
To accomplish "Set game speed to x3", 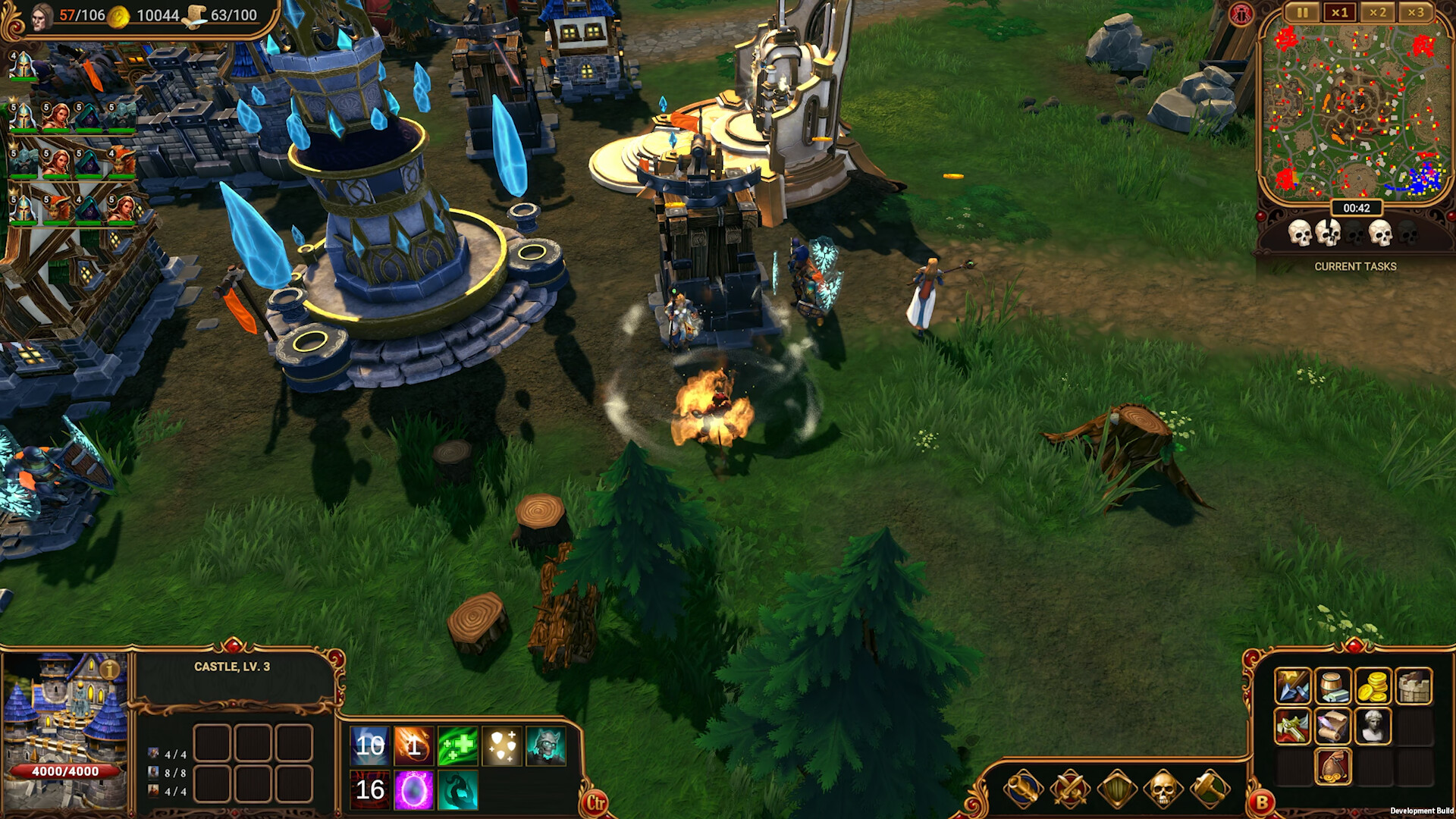I will [1416, 13].
